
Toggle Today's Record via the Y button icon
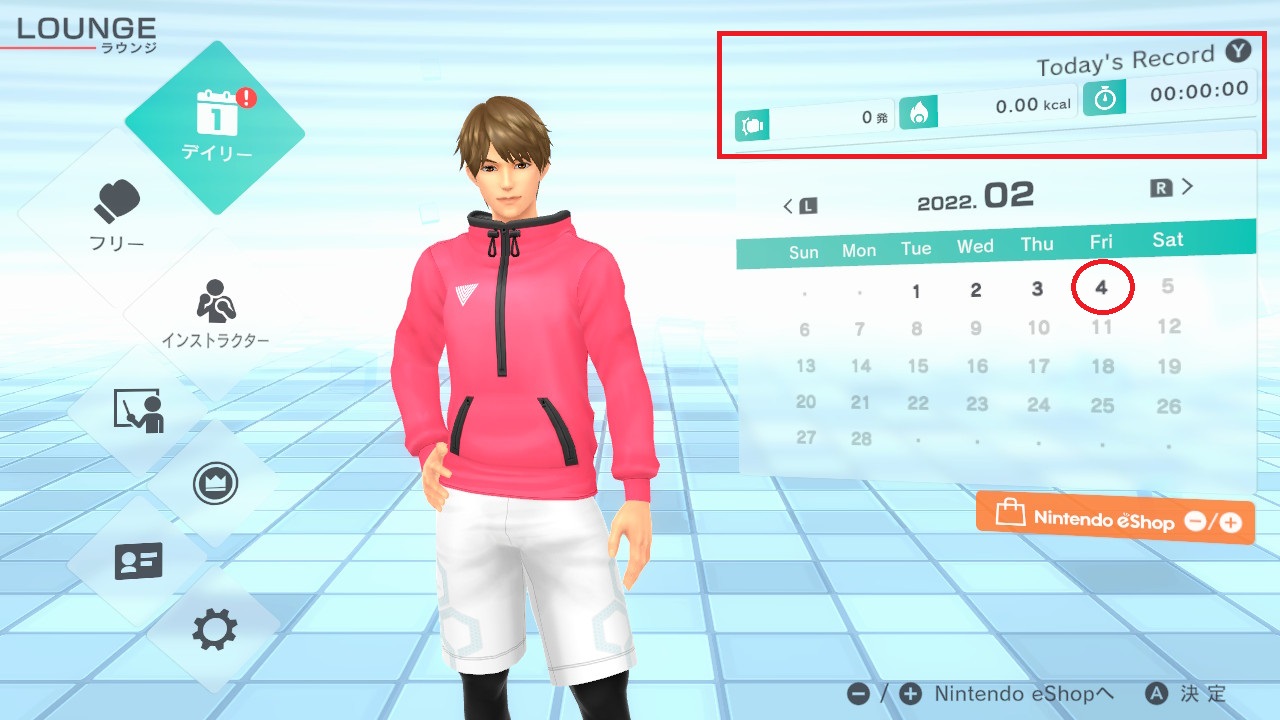pos(1238,51)
